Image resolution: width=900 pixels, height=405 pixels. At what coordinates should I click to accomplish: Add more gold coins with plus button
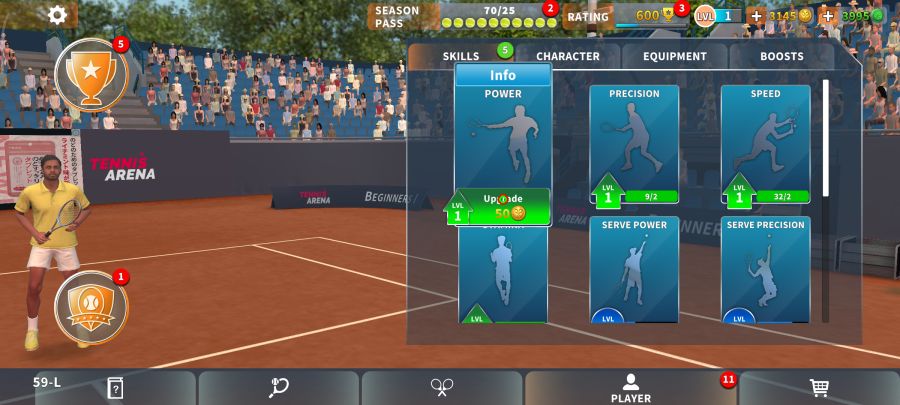coord(756,16)
